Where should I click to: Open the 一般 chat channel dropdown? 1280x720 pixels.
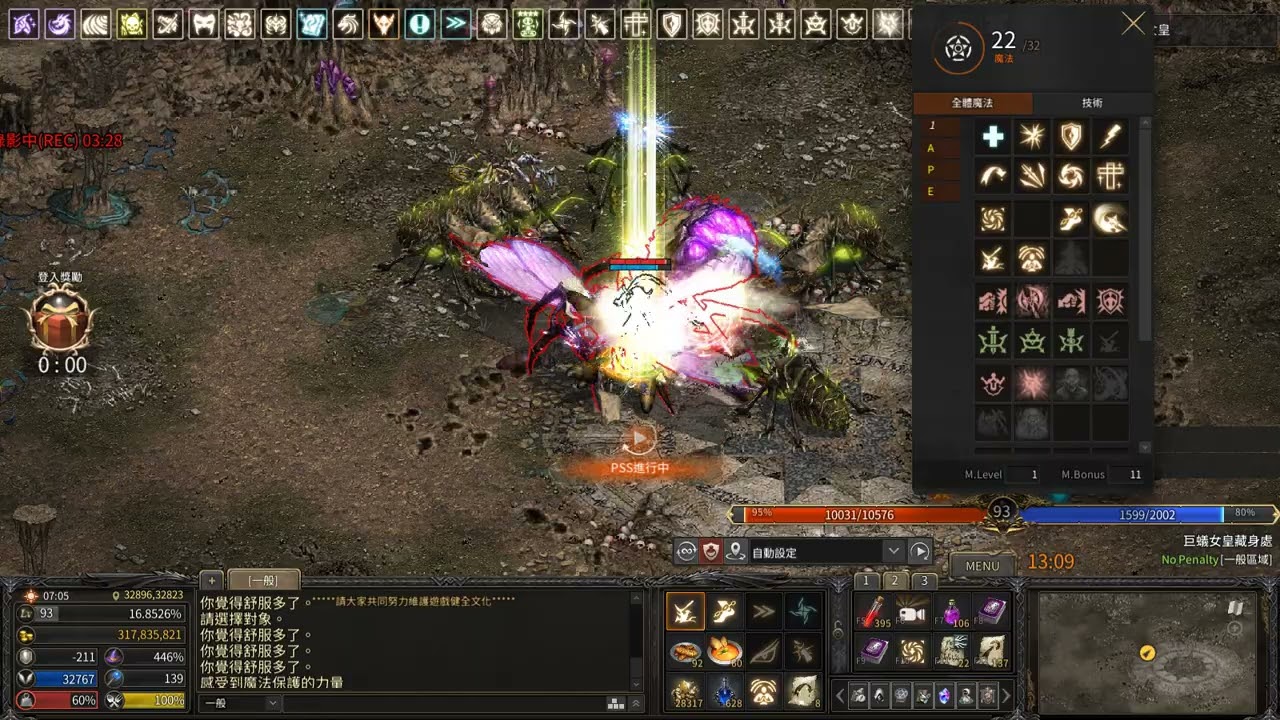(x=241, y=703)
